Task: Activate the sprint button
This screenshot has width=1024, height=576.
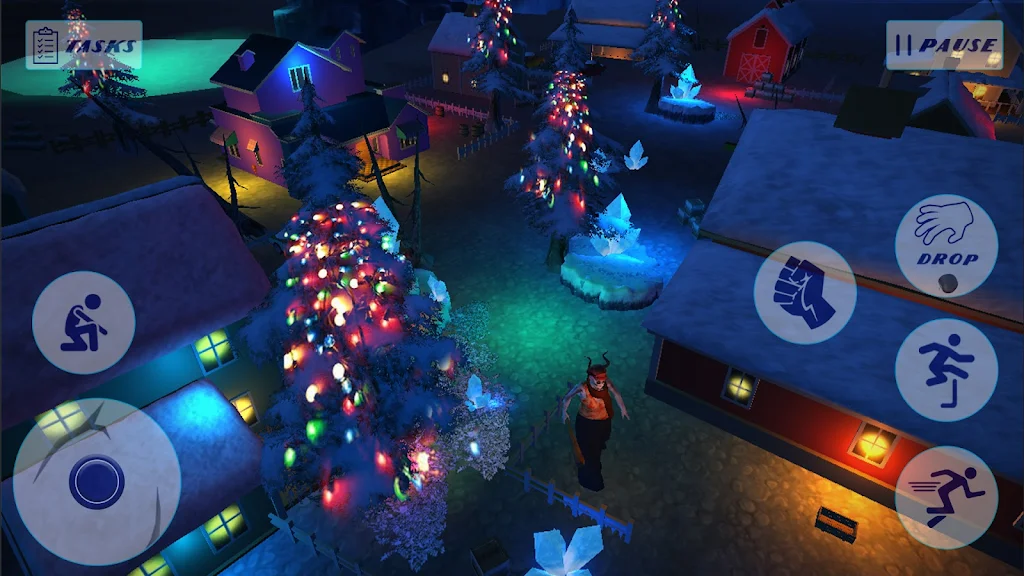Action: click(945, 497)
